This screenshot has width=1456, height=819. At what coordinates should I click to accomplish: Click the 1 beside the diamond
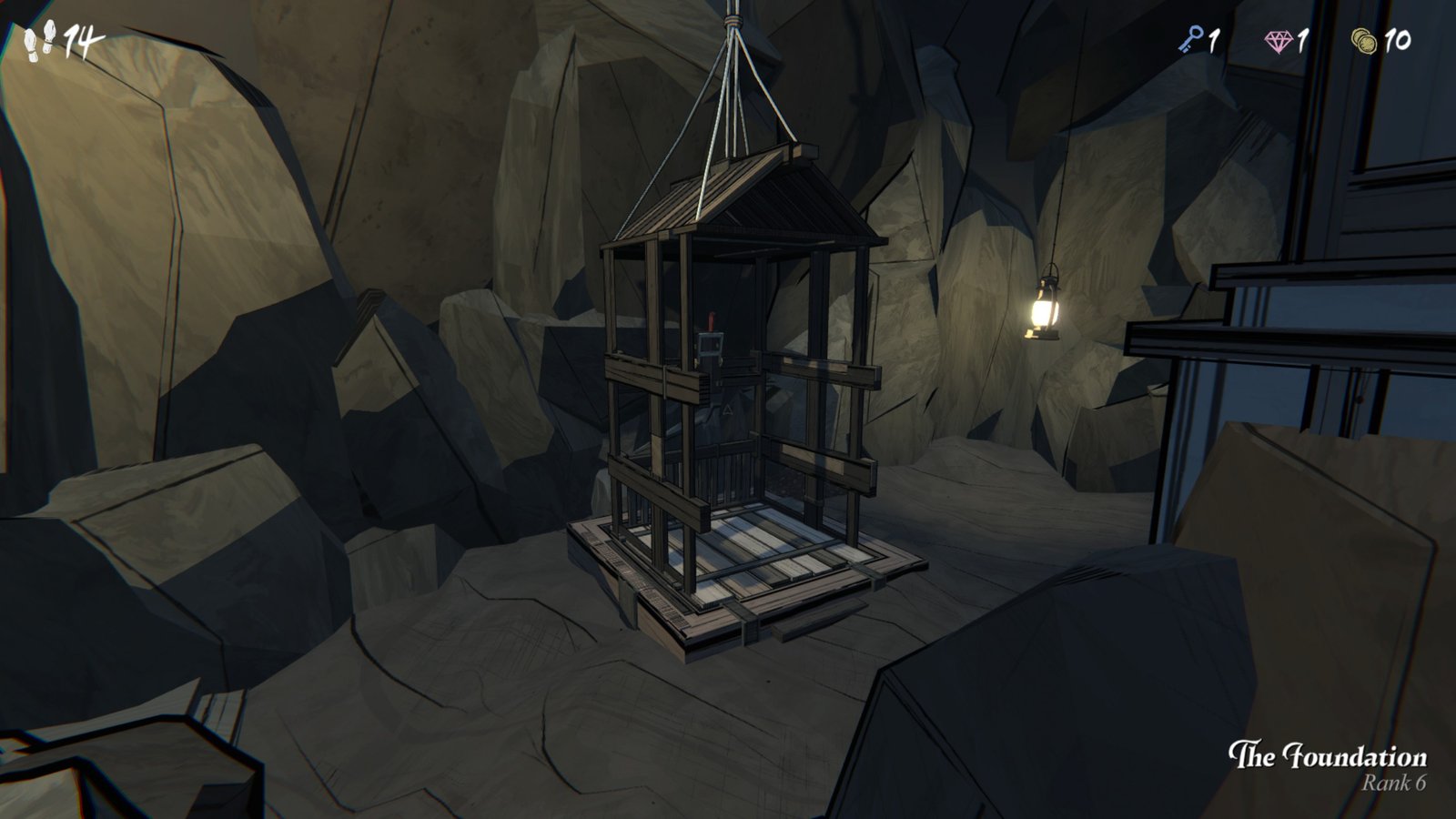(1303, 40)
